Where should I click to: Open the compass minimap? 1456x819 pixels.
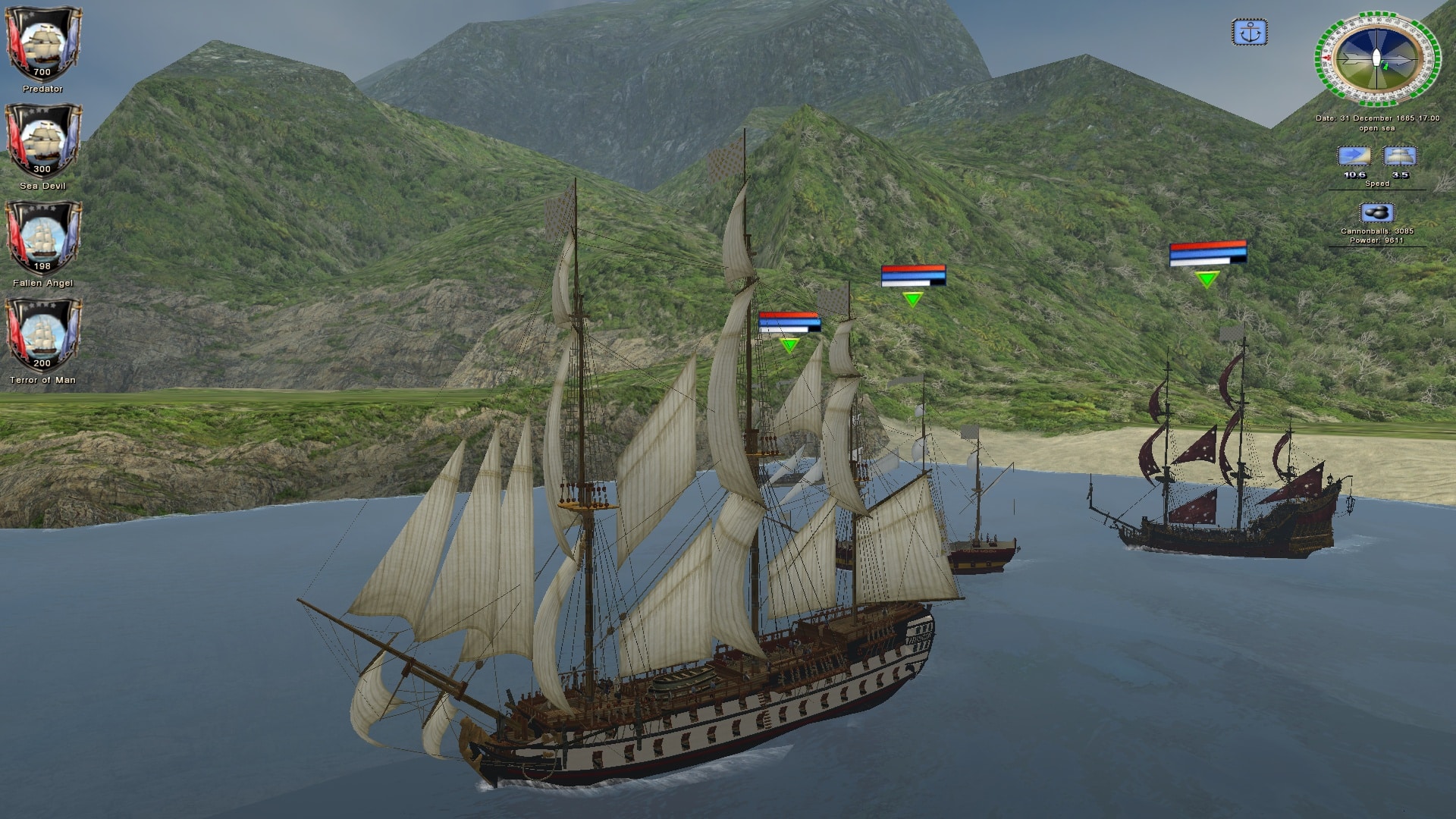coord(1376,60)
